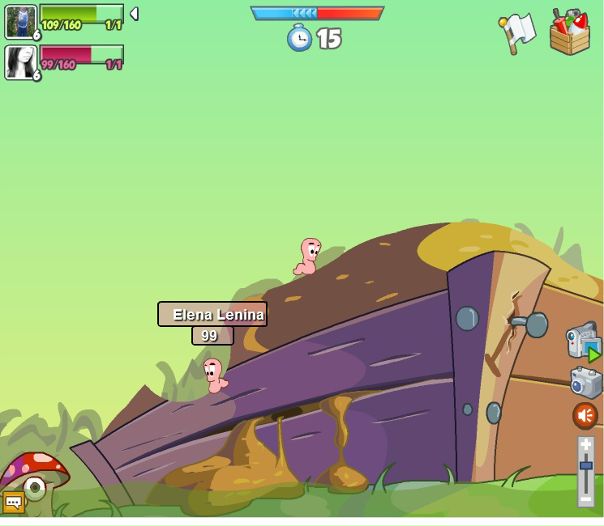604x526 pixels.
Task: Select the pink team player avatar
Action: click(20, 62)
